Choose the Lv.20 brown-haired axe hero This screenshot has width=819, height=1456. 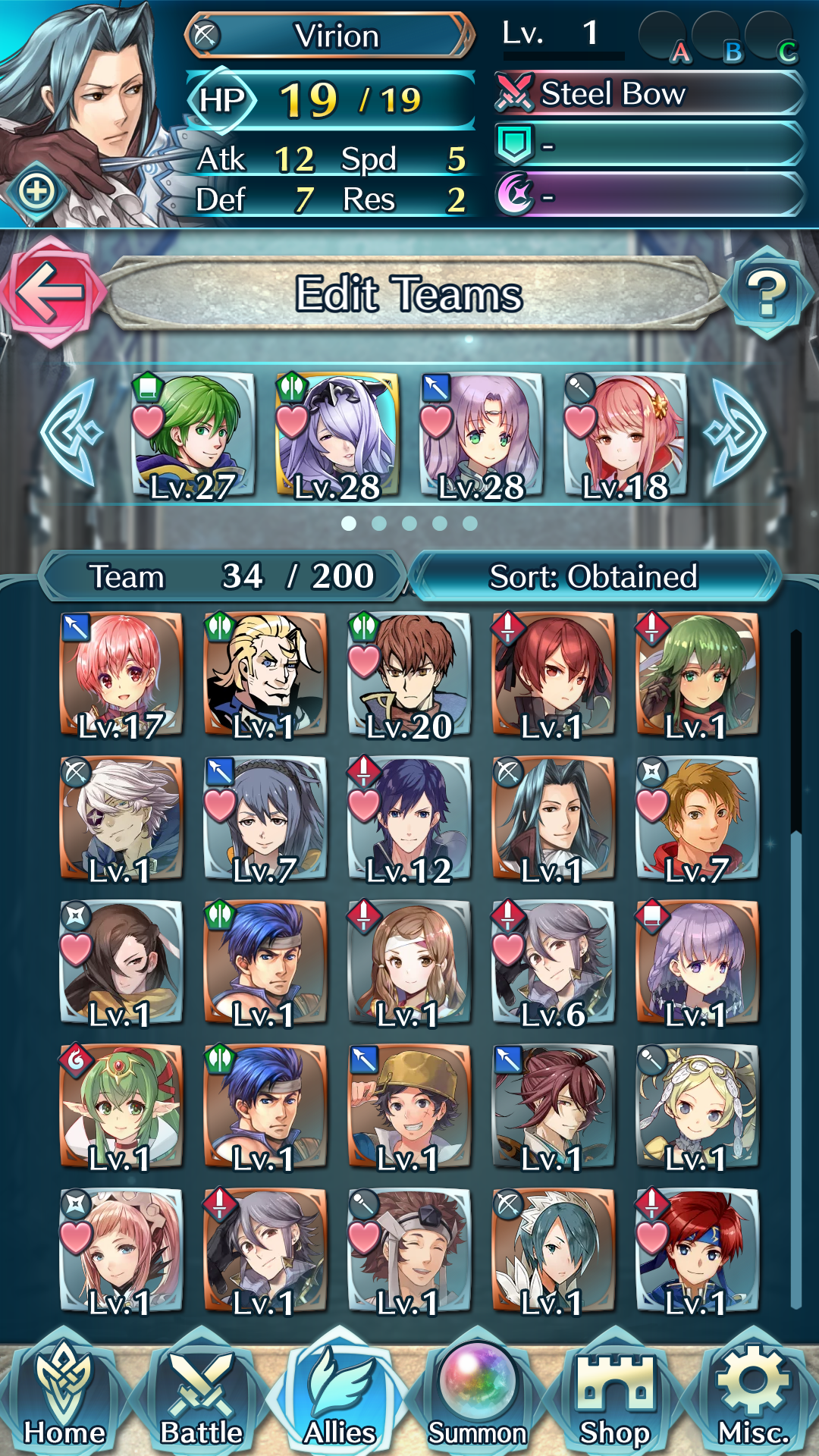pos(409,675)
